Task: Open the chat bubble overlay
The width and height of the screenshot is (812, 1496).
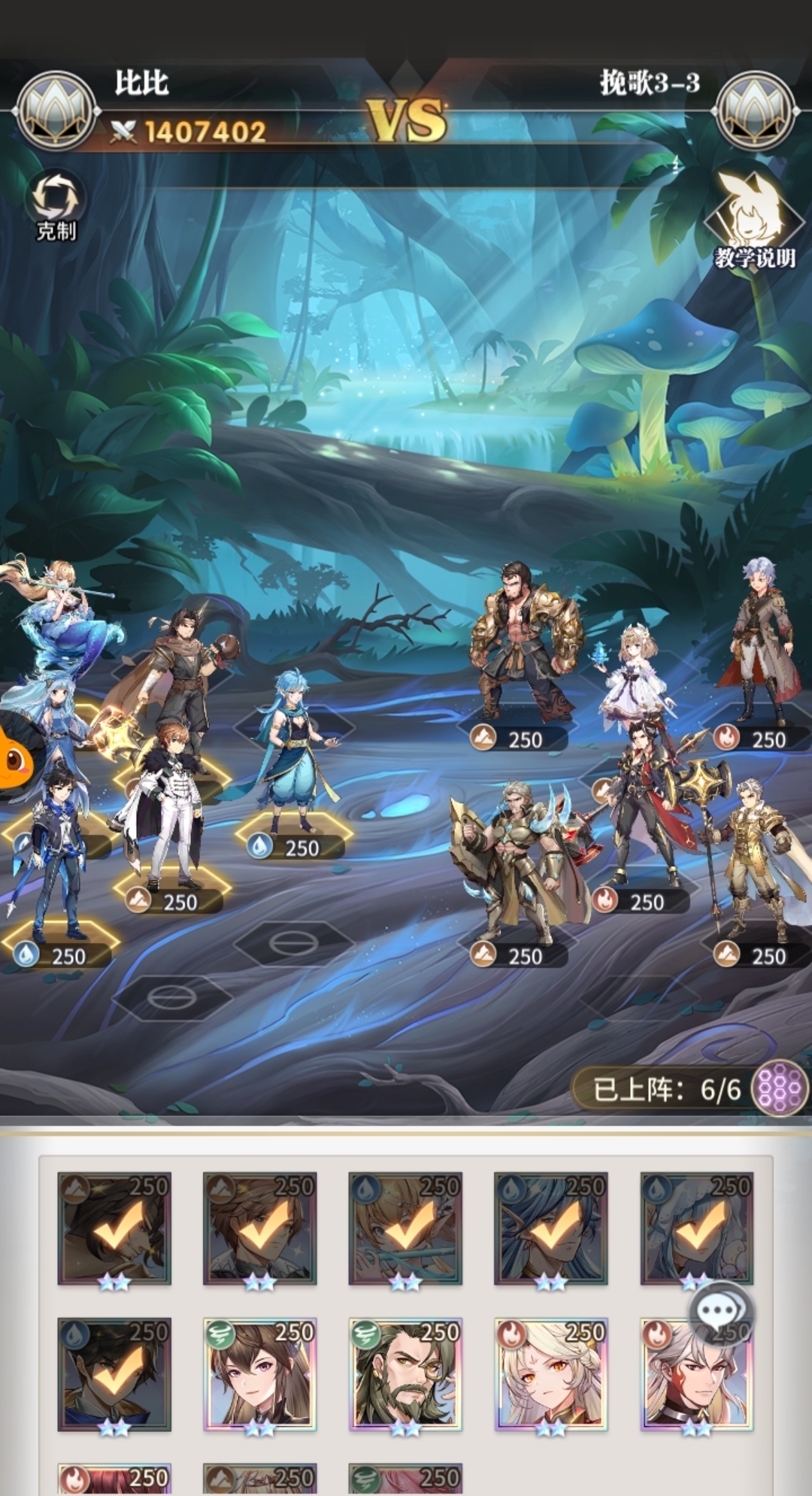Action: coord(720,1312)
